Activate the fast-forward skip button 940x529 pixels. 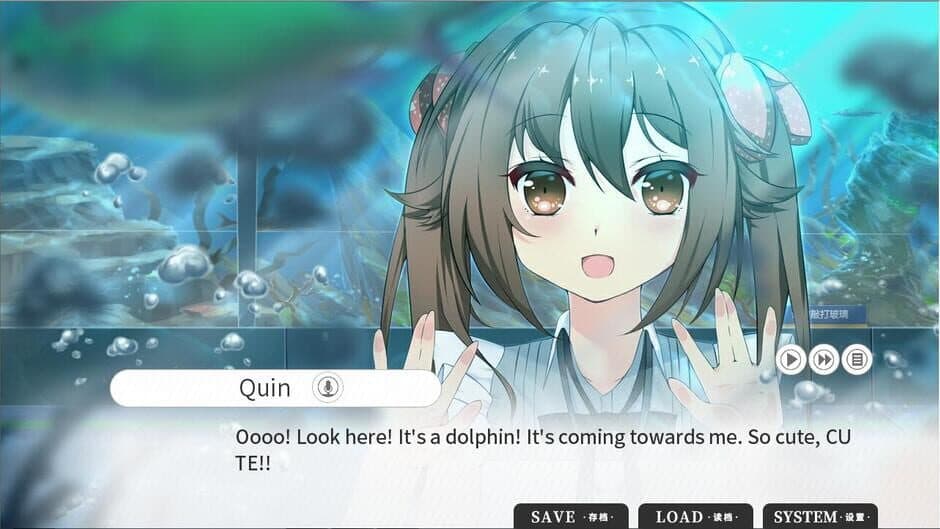[824, 359]
